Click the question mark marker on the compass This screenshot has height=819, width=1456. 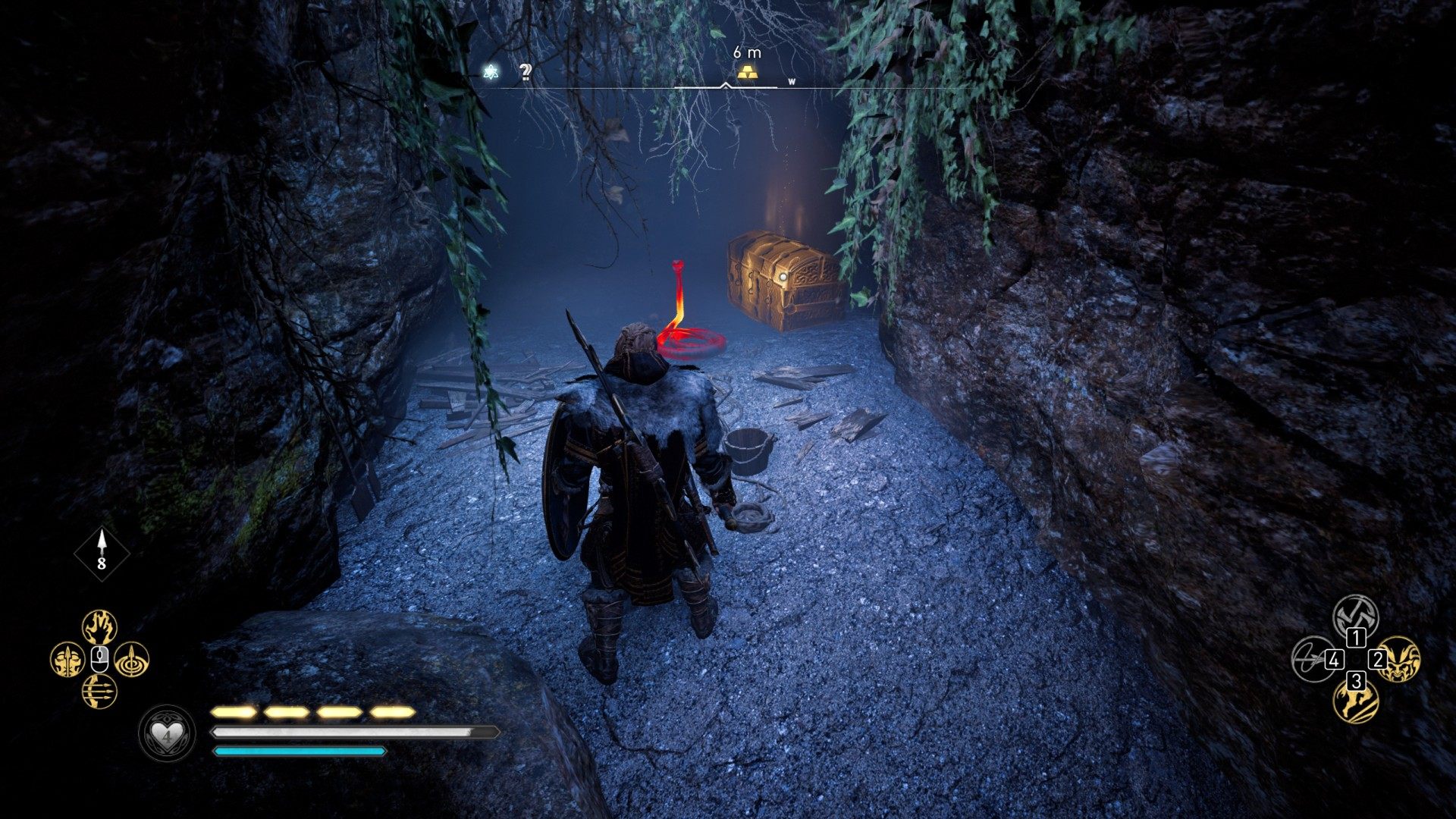click(525, 72)
